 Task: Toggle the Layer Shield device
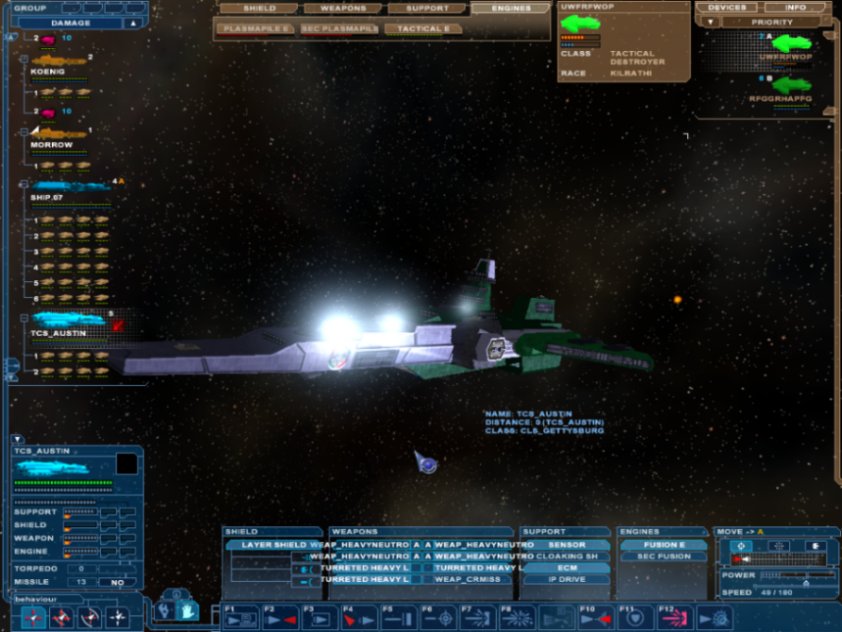pos(273,545)
